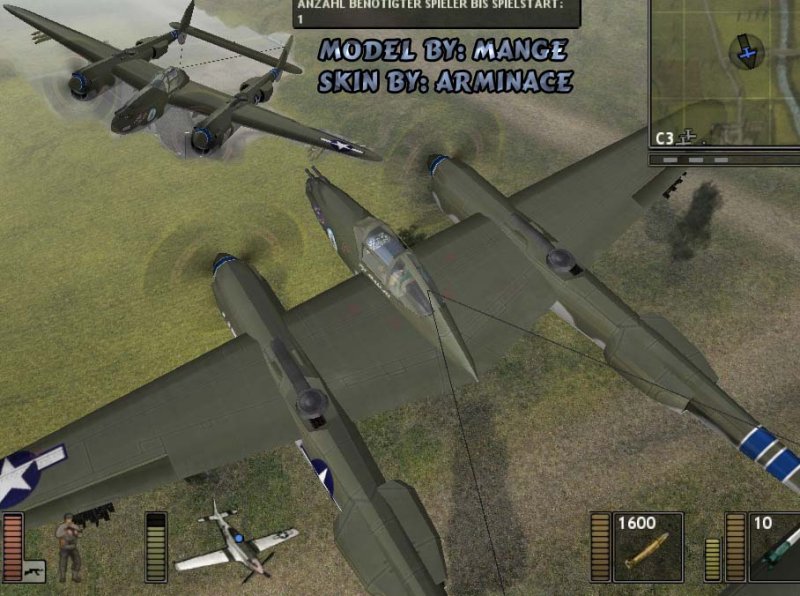Click the blue plane marker on the minimap
This screenshot has width=800, height=596.
point(745,50)
